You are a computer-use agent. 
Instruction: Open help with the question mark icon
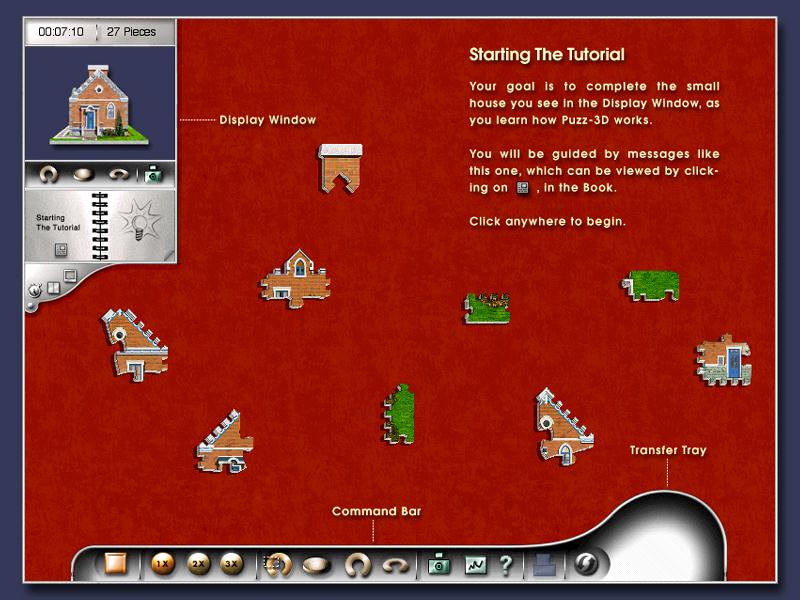pos(505,565)
